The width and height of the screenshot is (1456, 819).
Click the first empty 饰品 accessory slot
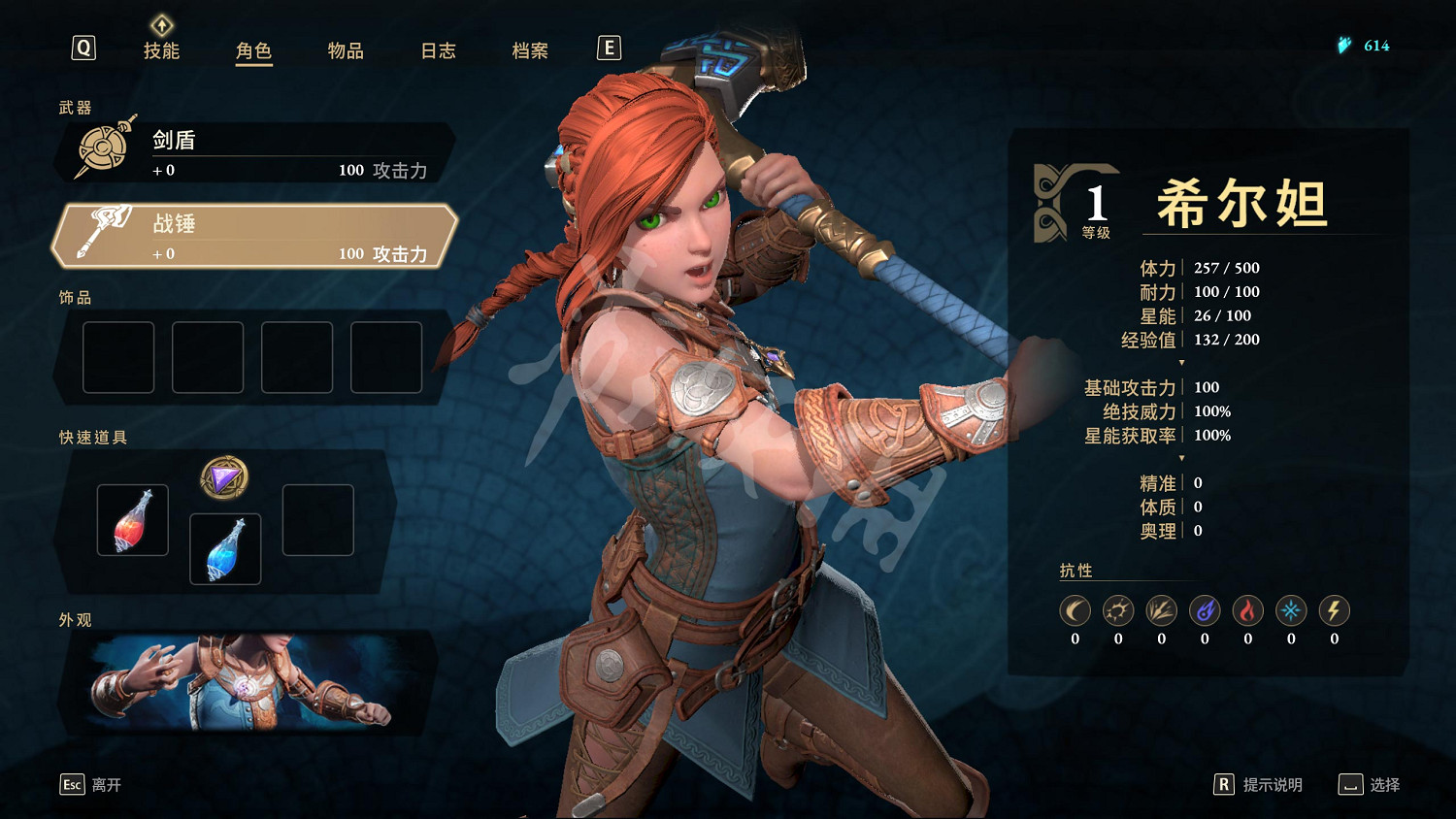[117, 357]
